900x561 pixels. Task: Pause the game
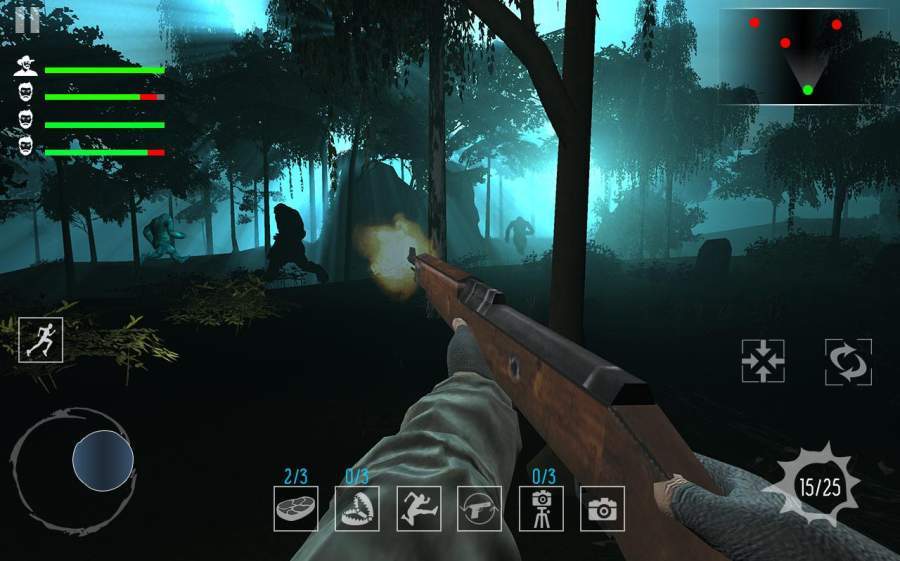click(27, 20)
